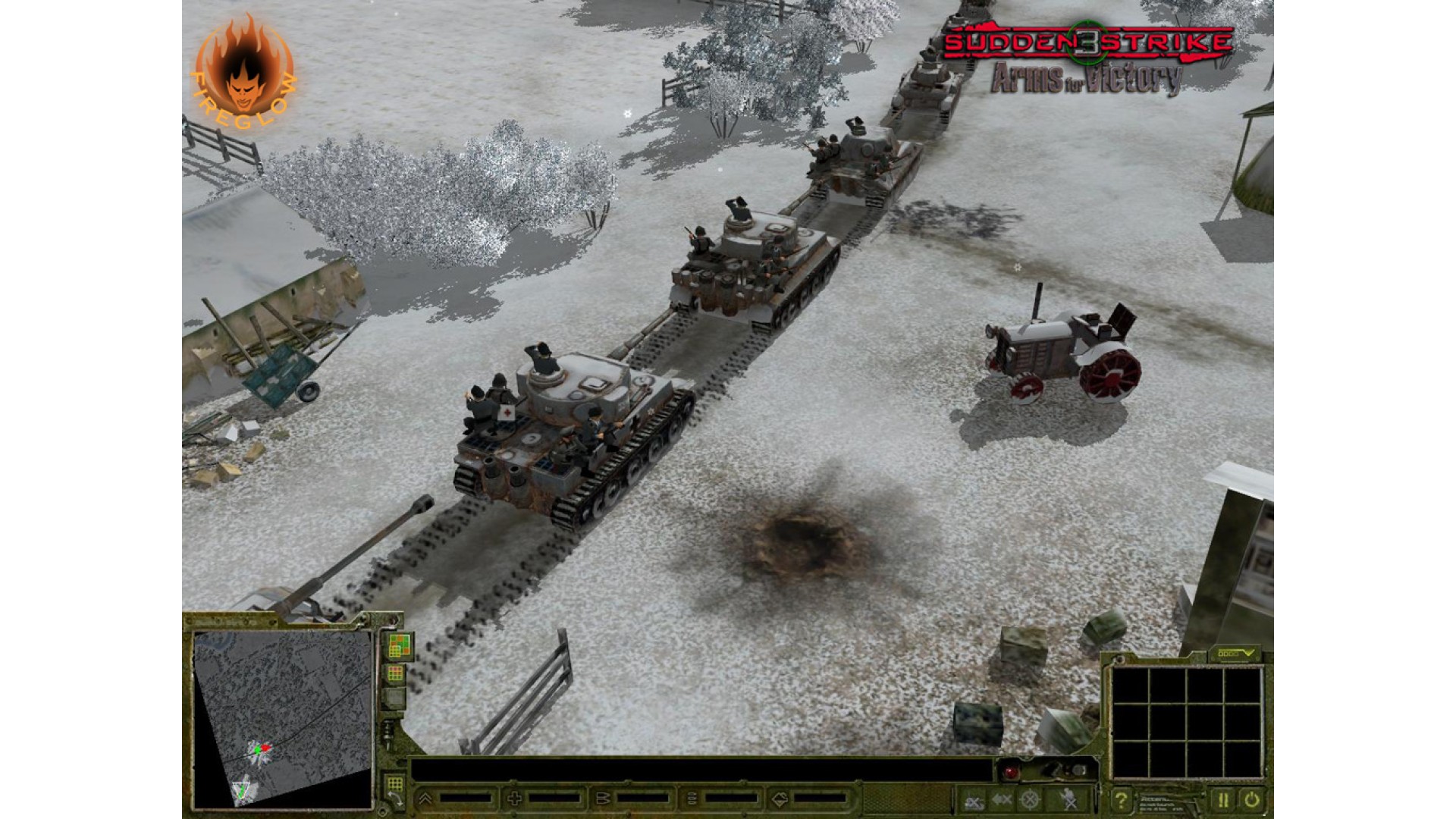Select the large colored-grid map mode button
The width and height of the screenshot is (1456, 819).
400,646
